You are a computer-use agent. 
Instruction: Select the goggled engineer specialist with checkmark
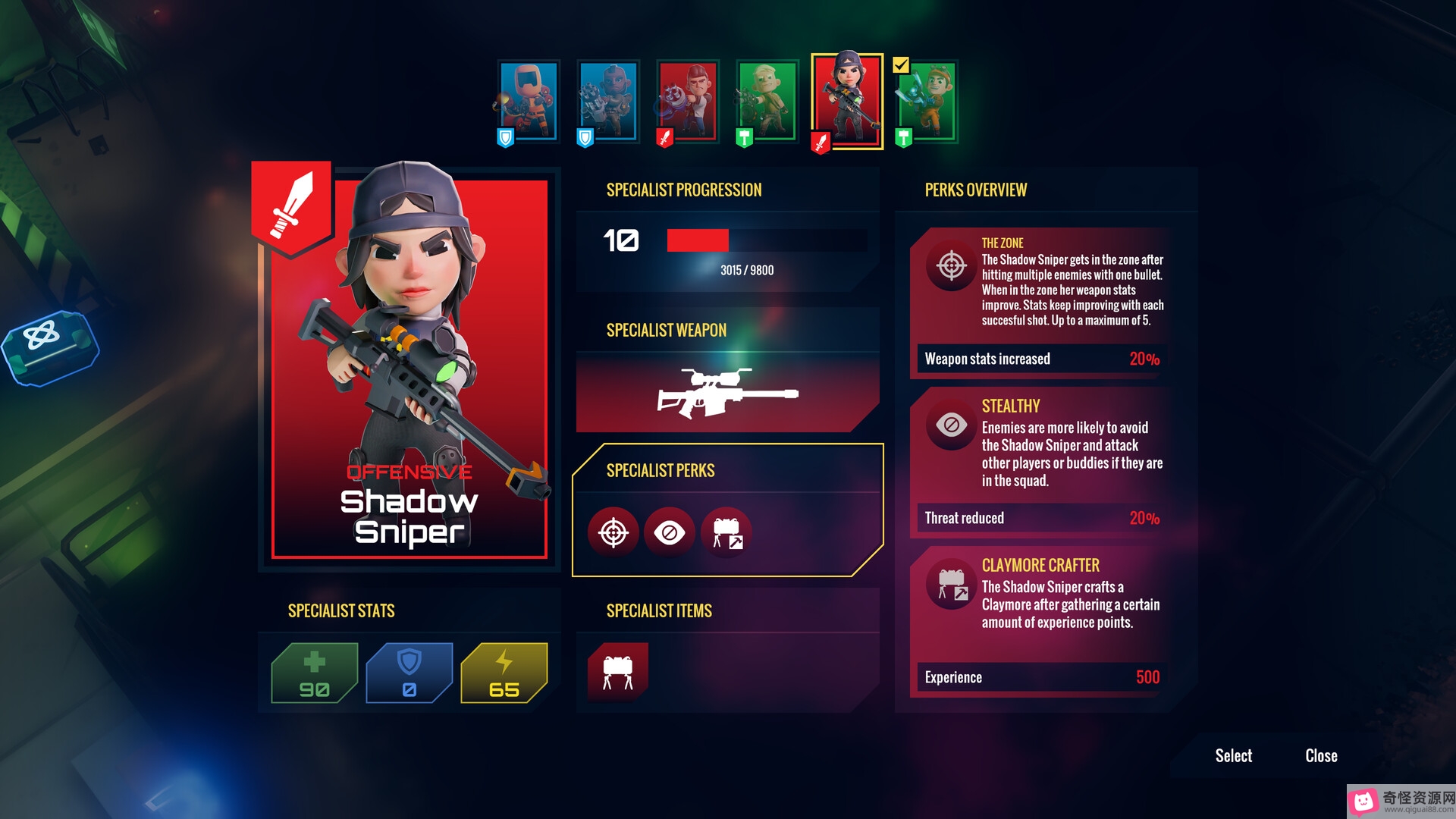point(927,101)
